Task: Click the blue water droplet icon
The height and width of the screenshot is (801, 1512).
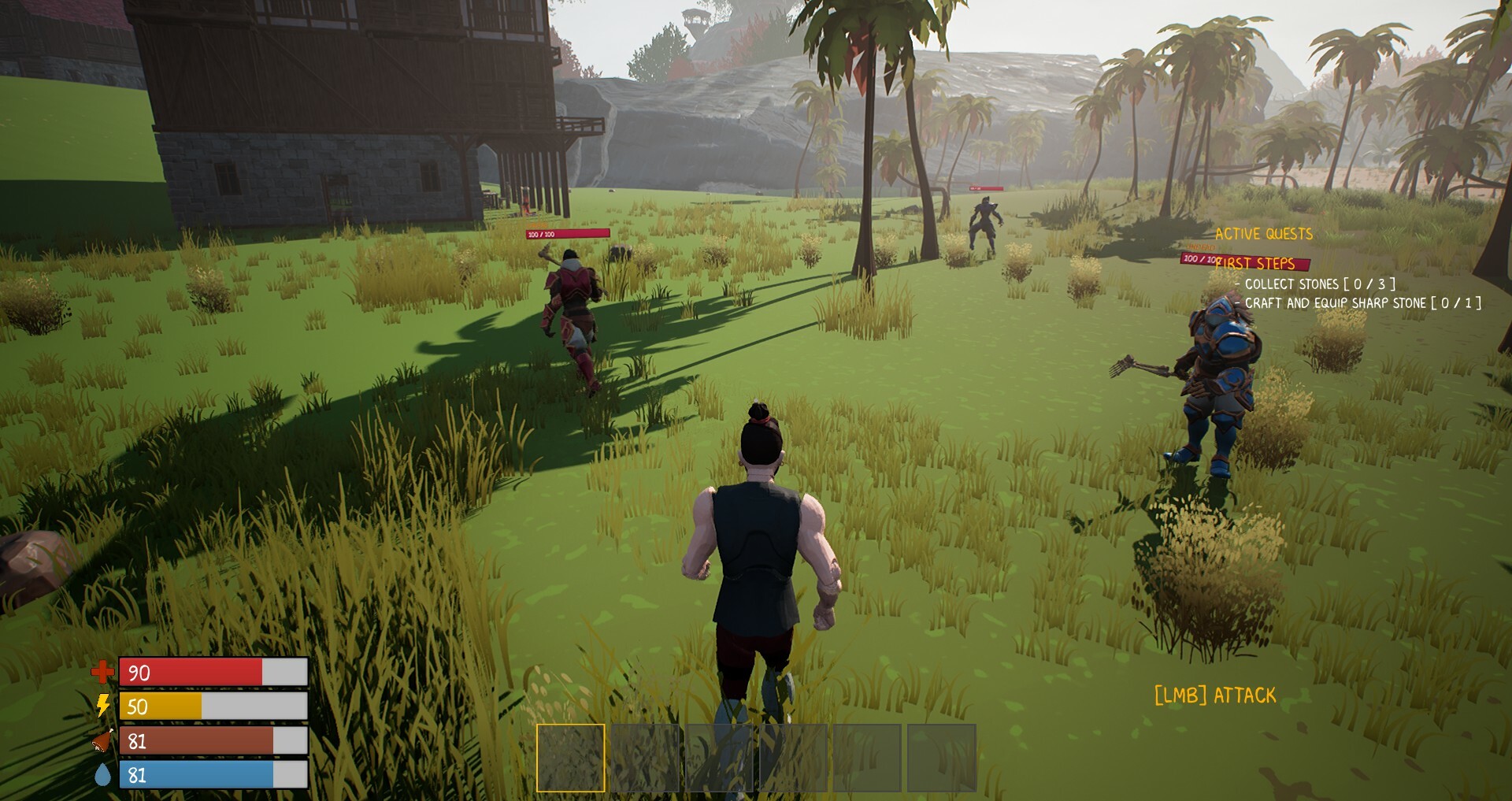Action: 102,775
